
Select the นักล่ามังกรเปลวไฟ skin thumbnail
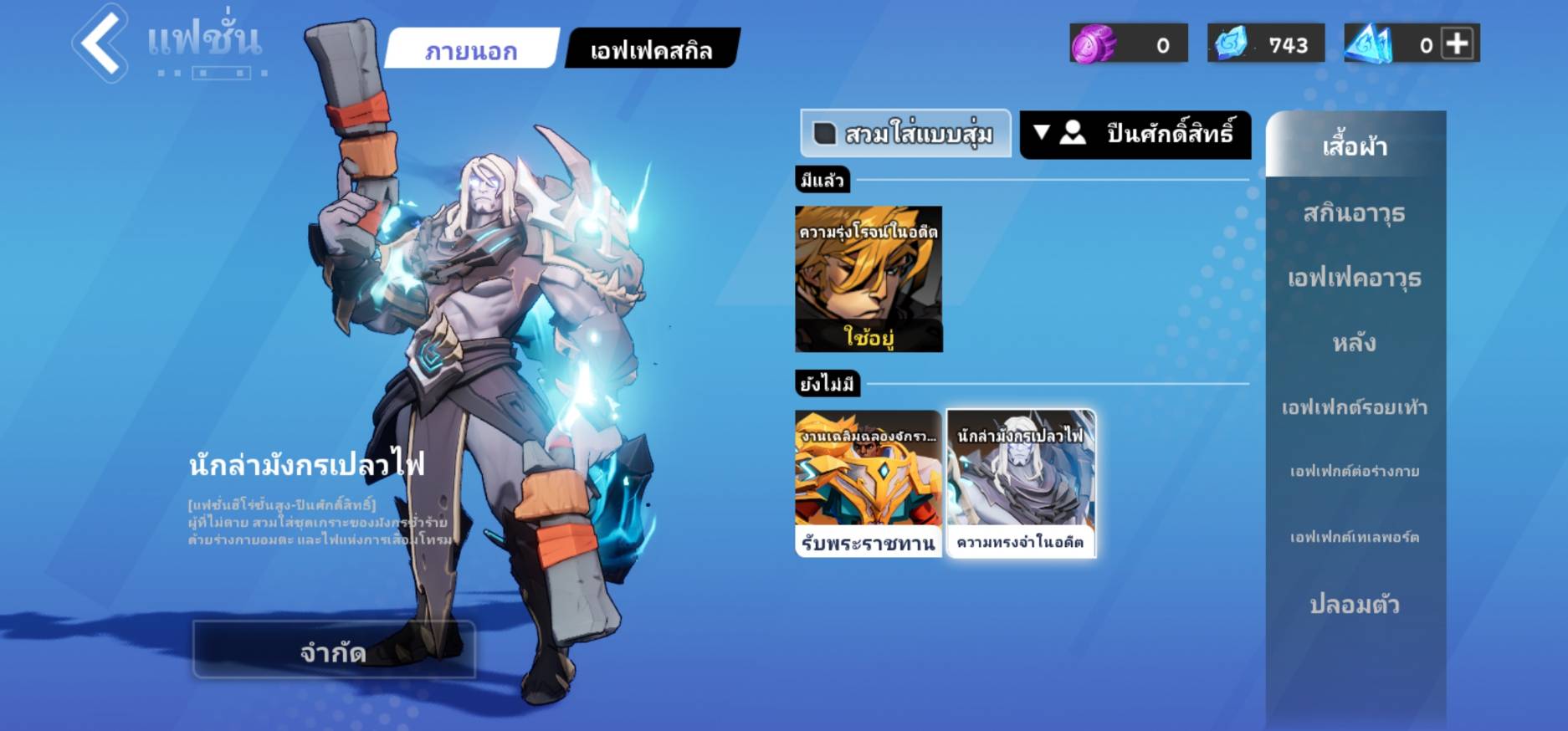(1020, 483)
